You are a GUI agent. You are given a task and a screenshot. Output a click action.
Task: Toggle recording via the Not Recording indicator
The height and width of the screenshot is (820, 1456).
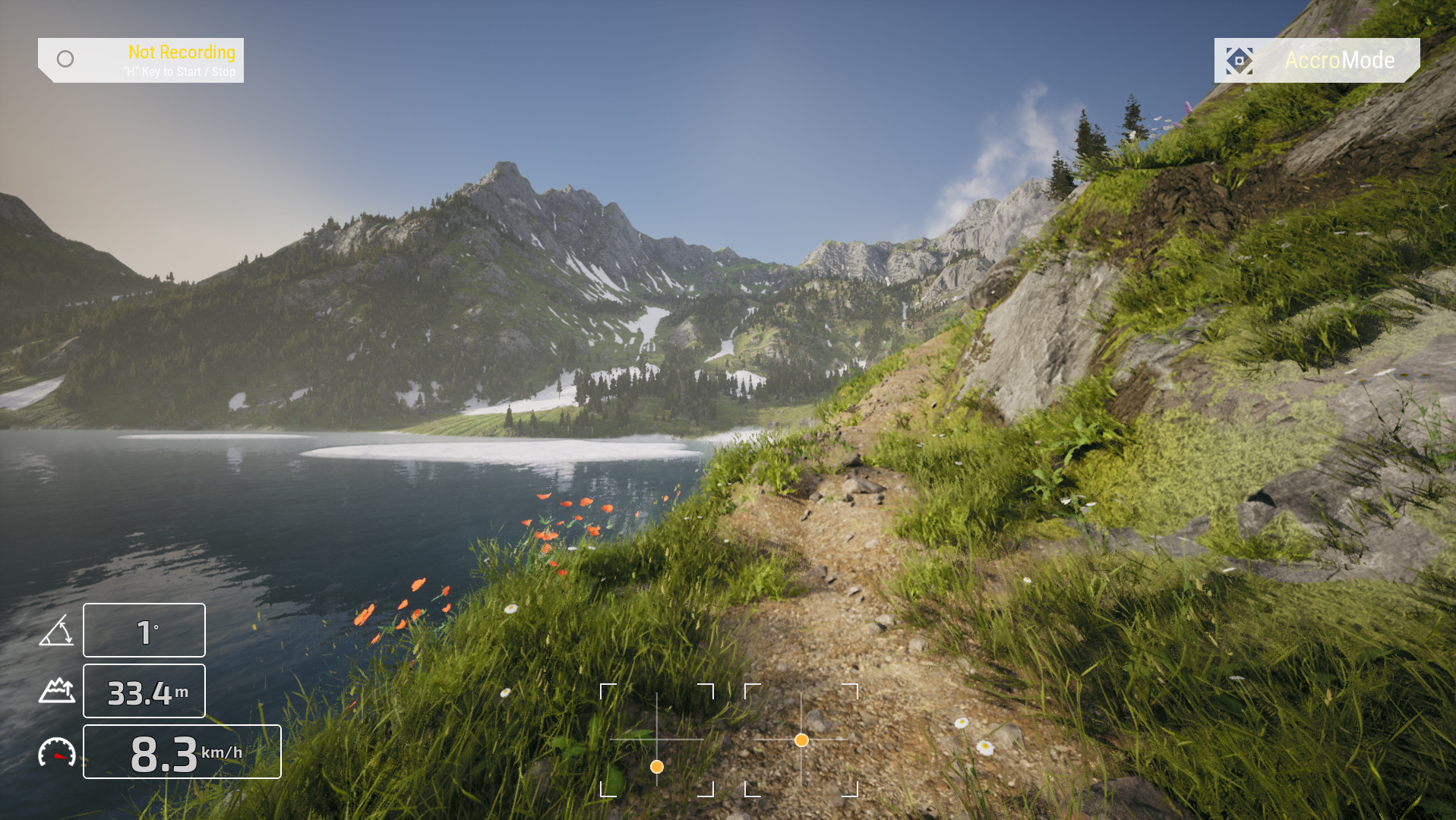point(181,52)
